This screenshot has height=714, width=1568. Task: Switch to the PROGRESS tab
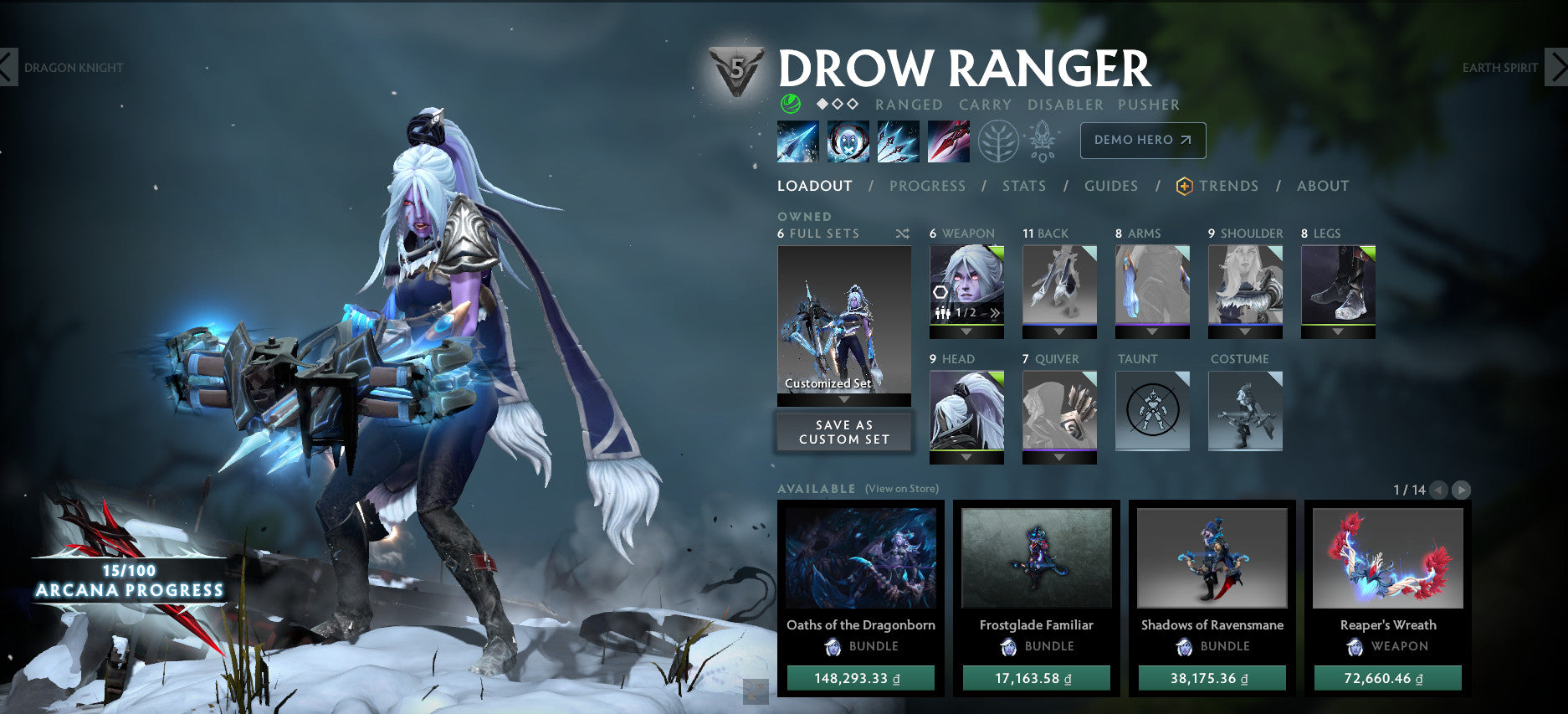coord(928,186)
